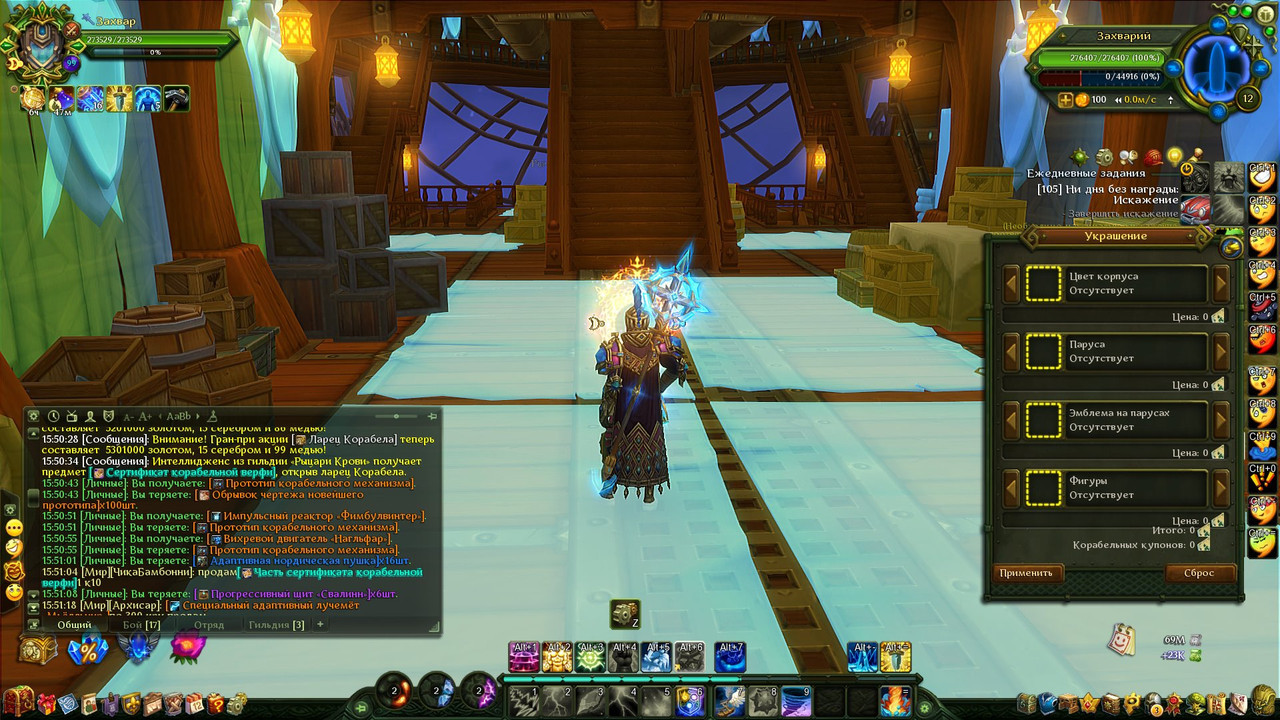Select next hull color (Цвет корпуса) option
Screen dimensions: 1280x720
[x=1221, y=284]
